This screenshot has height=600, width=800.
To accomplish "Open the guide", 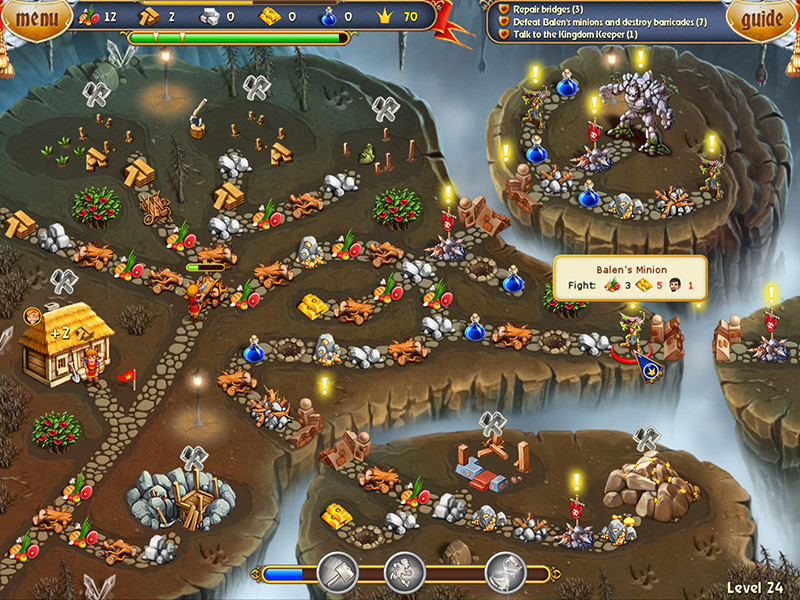I will coord(761,17).
